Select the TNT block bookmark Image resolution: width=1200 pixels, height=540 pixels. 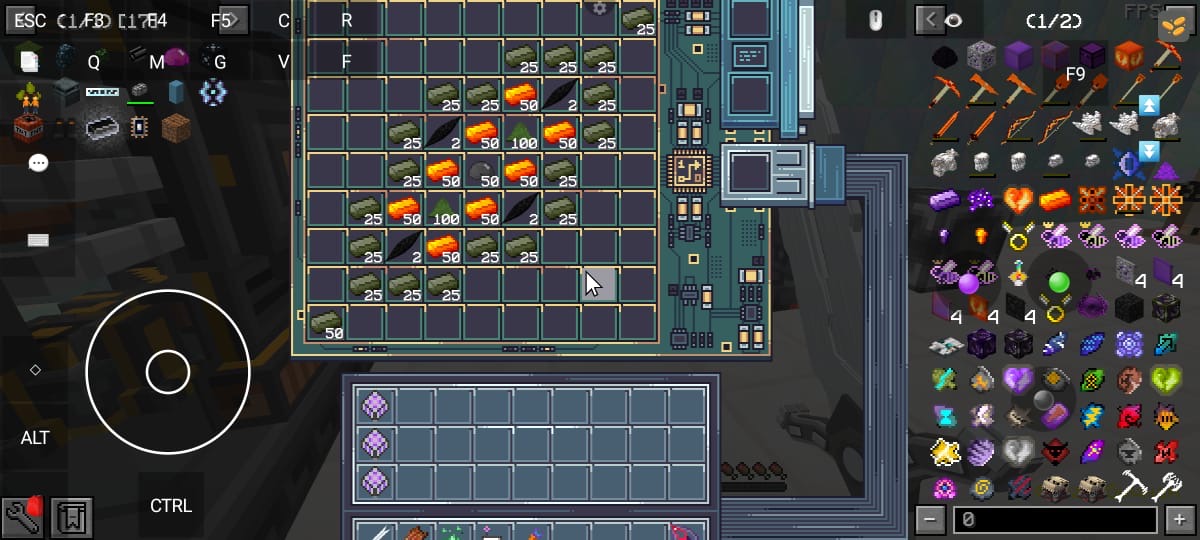click(26, 127)
